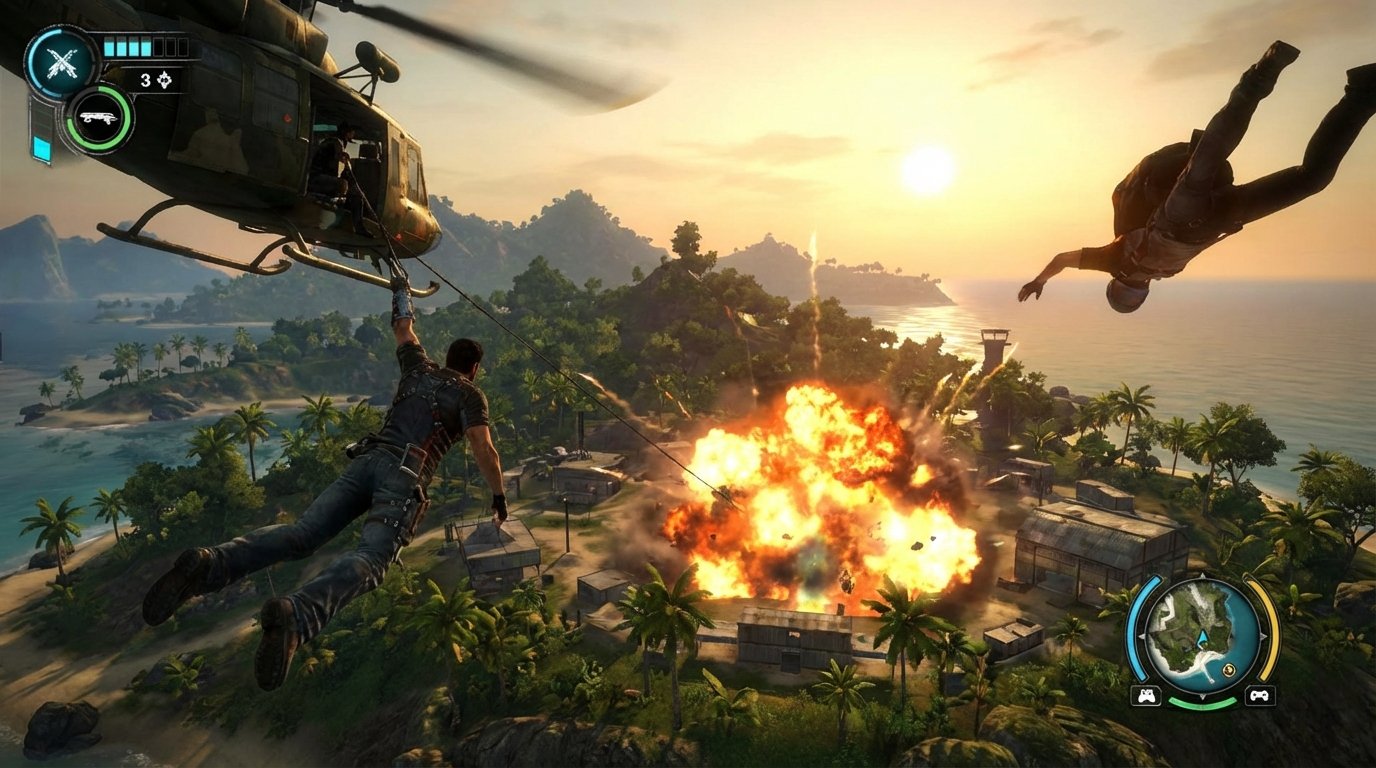Select the crossed weapons icon

62,64
